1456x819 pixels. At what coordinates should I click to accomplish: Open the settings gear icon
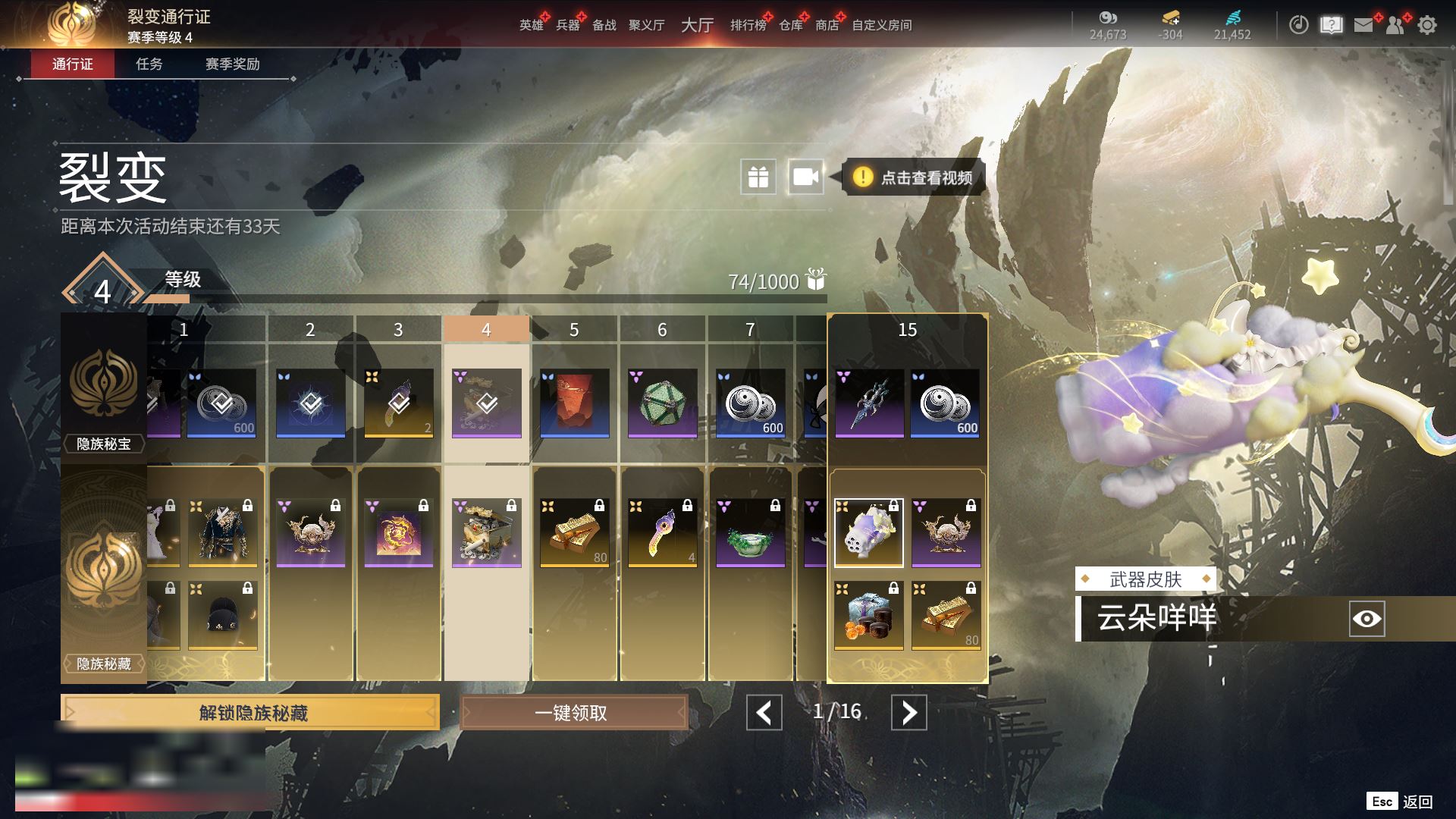(x=1426, y=26)
